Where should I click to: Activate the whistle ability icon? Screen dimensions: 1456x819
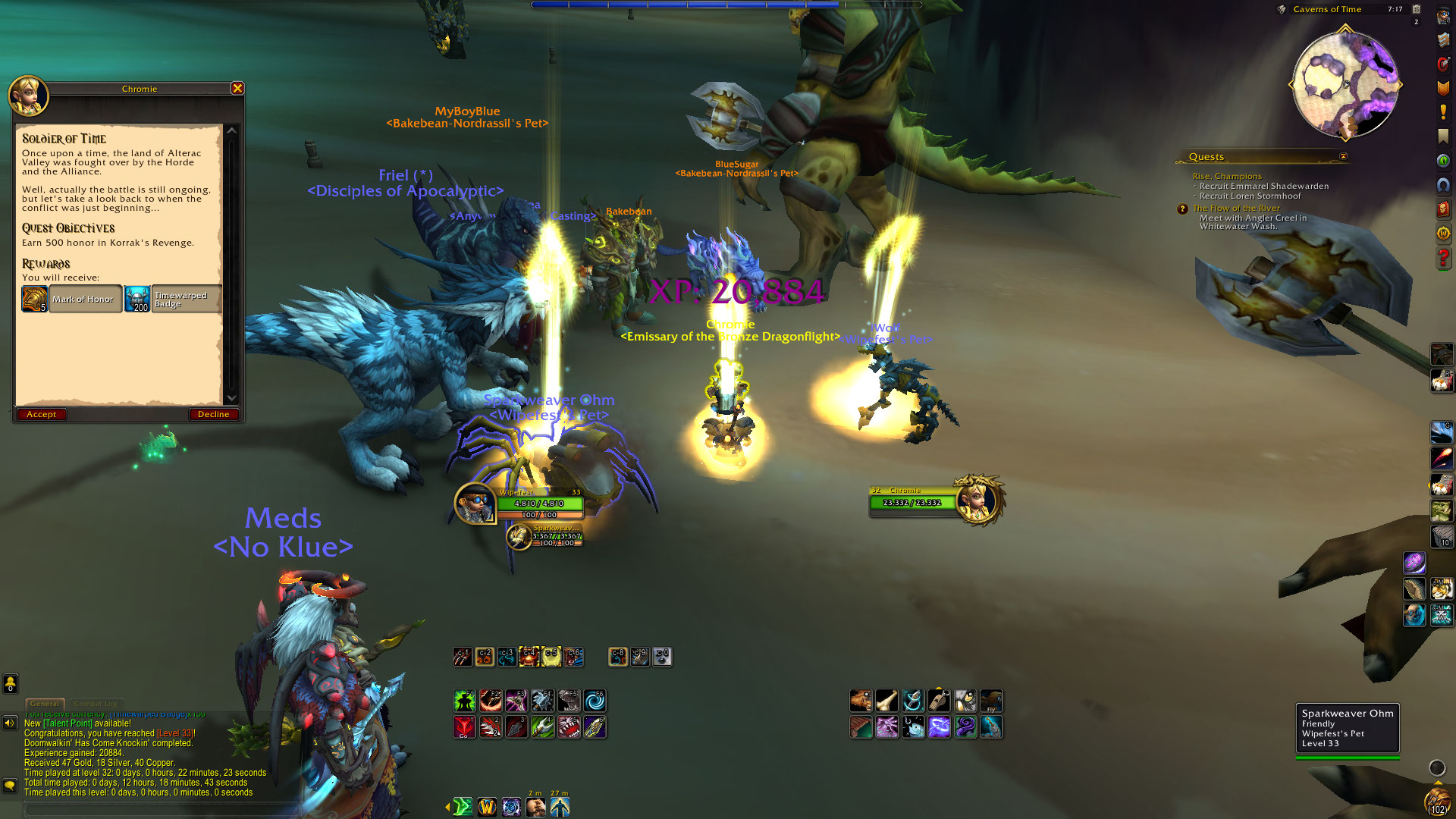(939, 700)
